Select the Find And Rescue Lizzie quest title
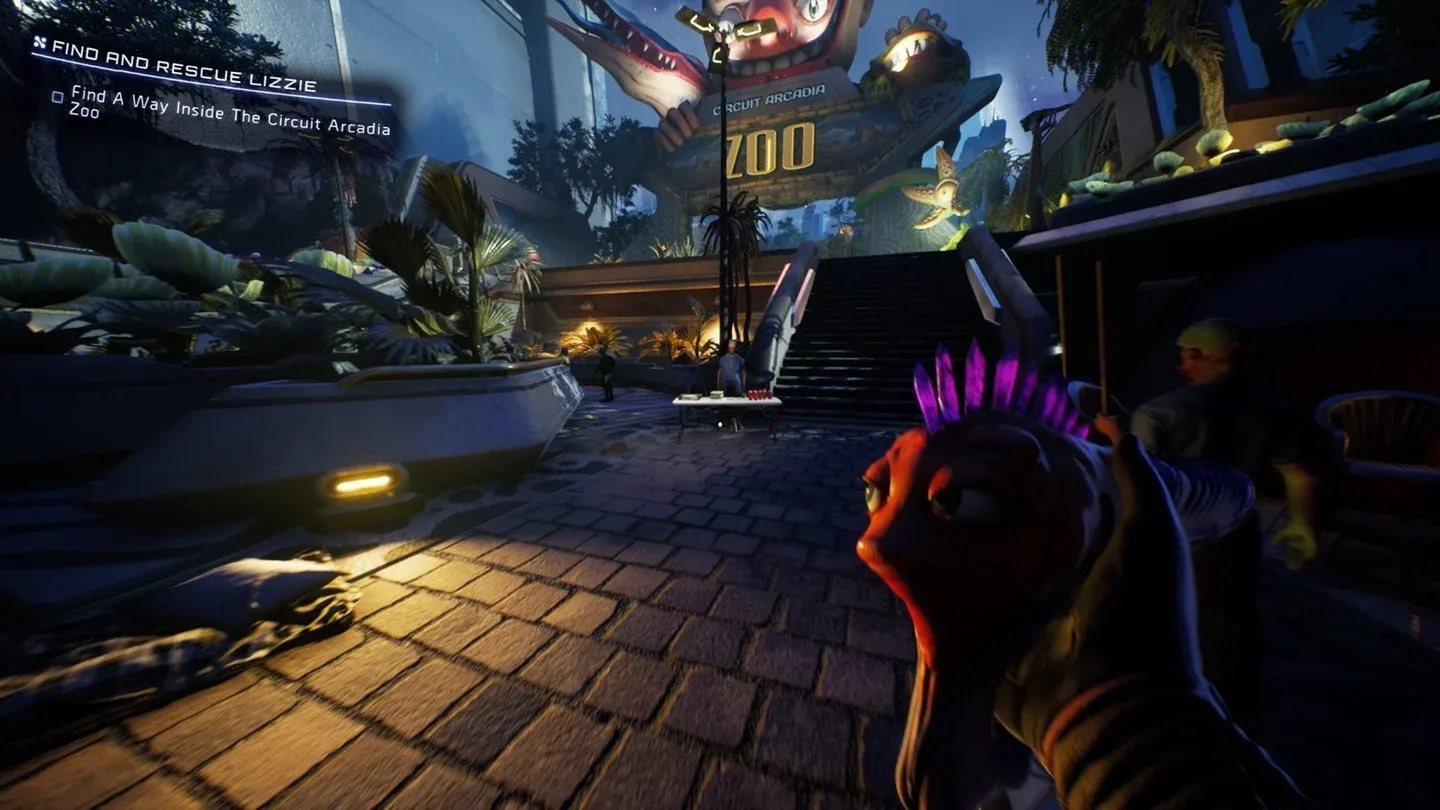The image size is (1440, 810). pyautogui.click(x=185, y=65)
